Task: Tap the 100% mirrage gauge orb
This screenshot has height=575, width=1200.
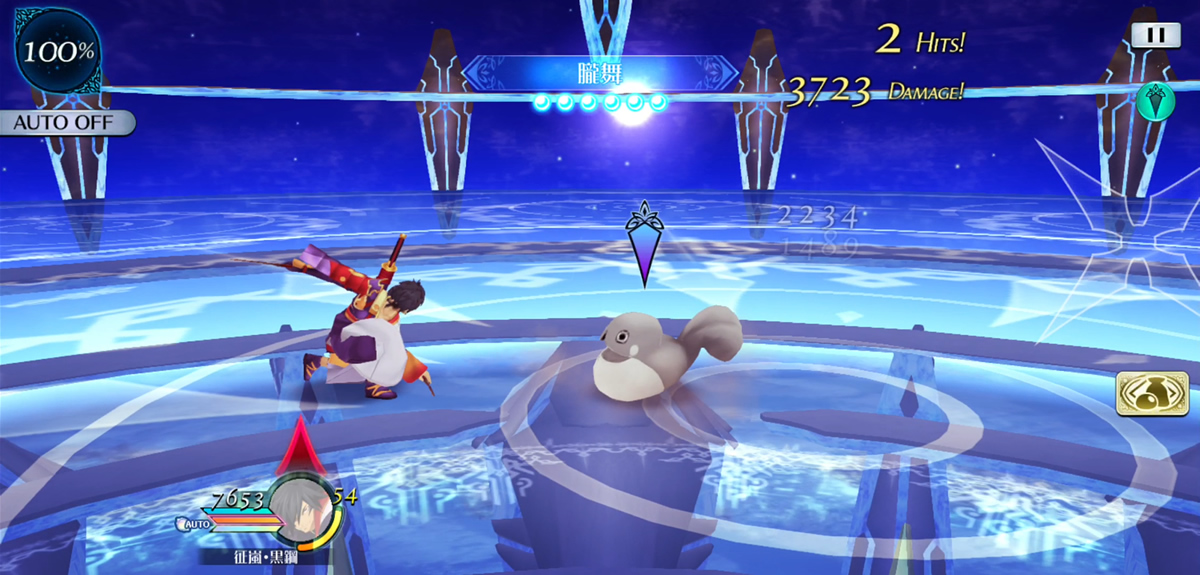Action: 58,51
